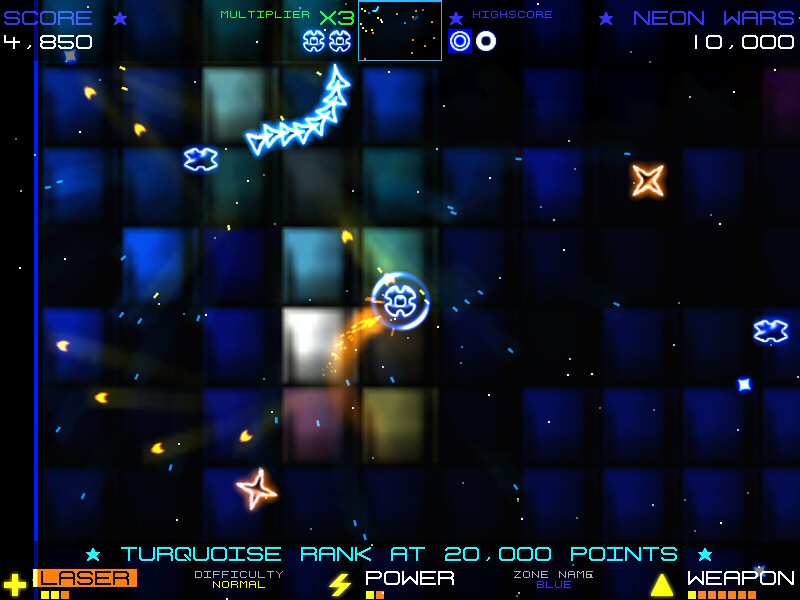
Task: Click the yellow plus icon
Action: click(x=14, y=584)
